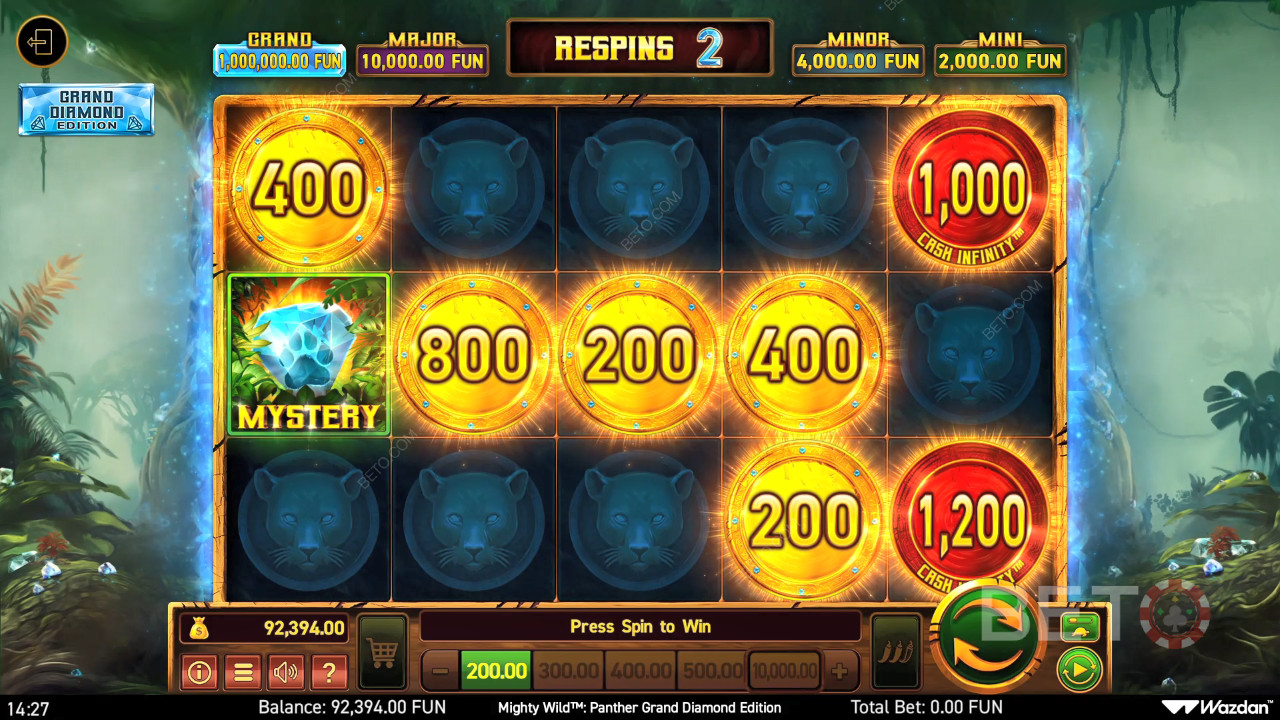Image resolution: width=1280 pixels, height=720 pixels.
Task: Open the green cashier icon above autoplay
Action: 1079,627
